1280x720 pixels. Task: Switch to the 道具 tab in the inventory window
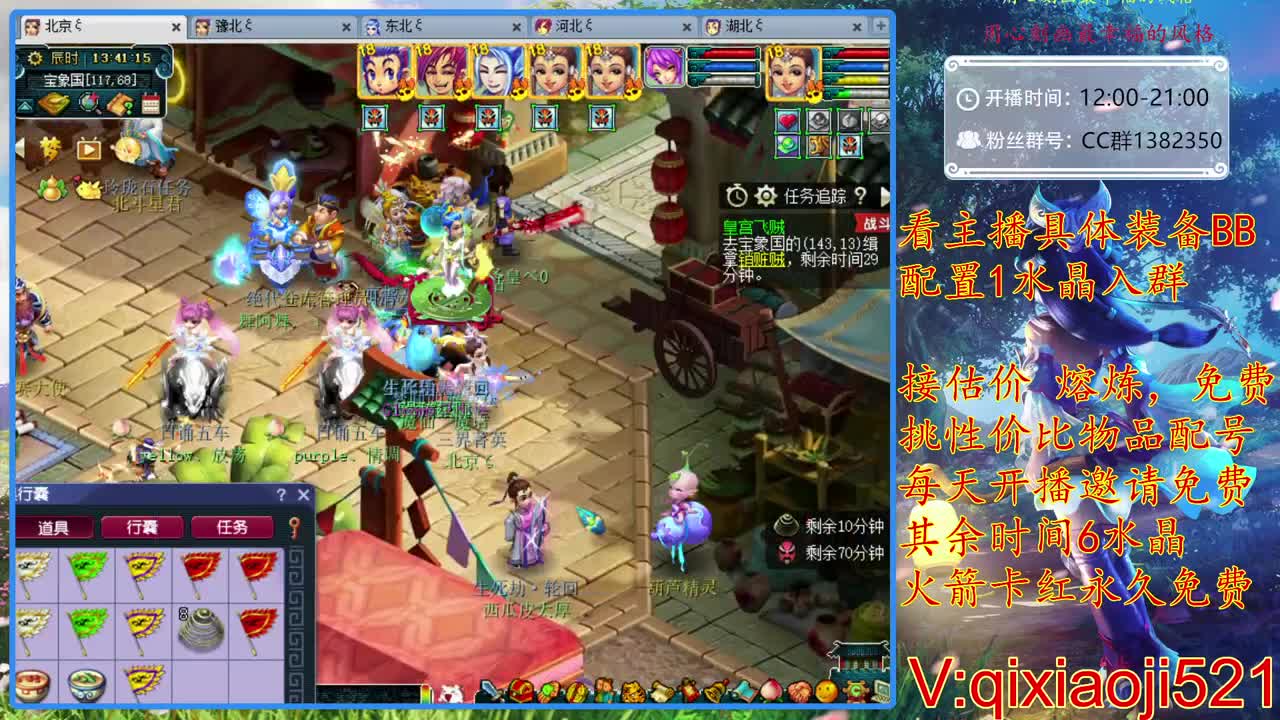coord(53,527)
